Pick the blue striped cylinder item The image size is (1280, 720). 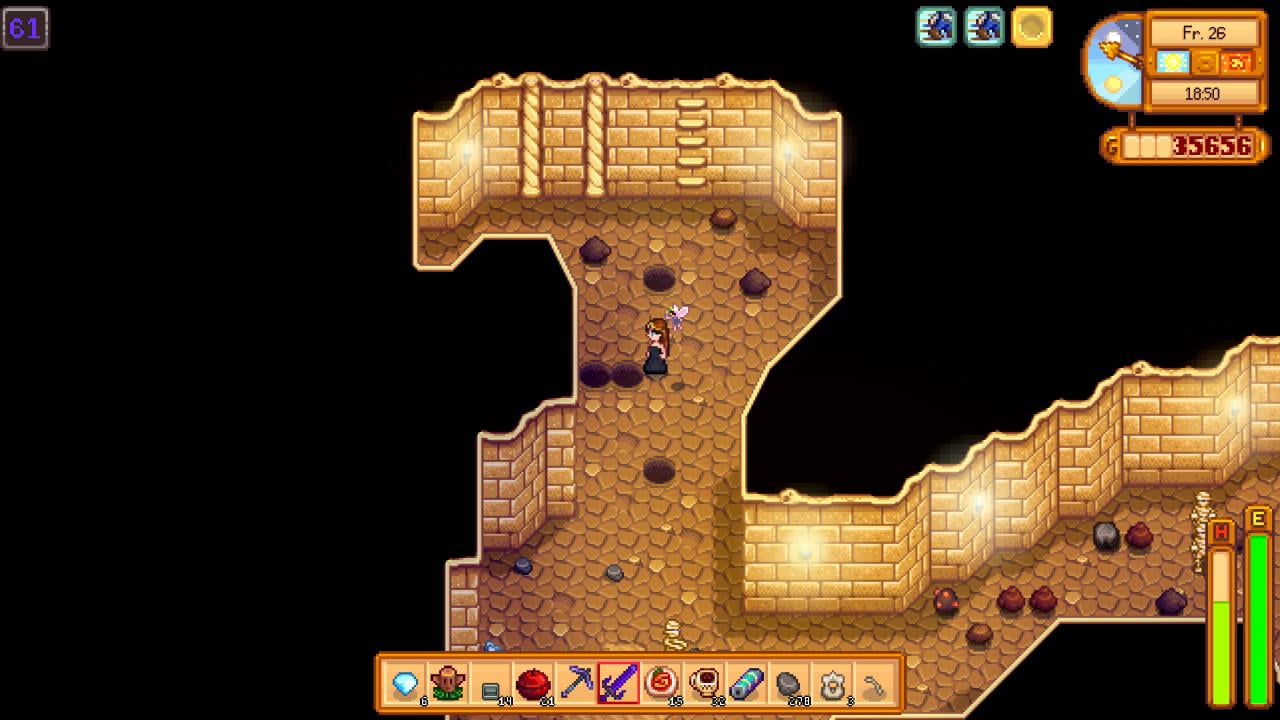[747, 684]
